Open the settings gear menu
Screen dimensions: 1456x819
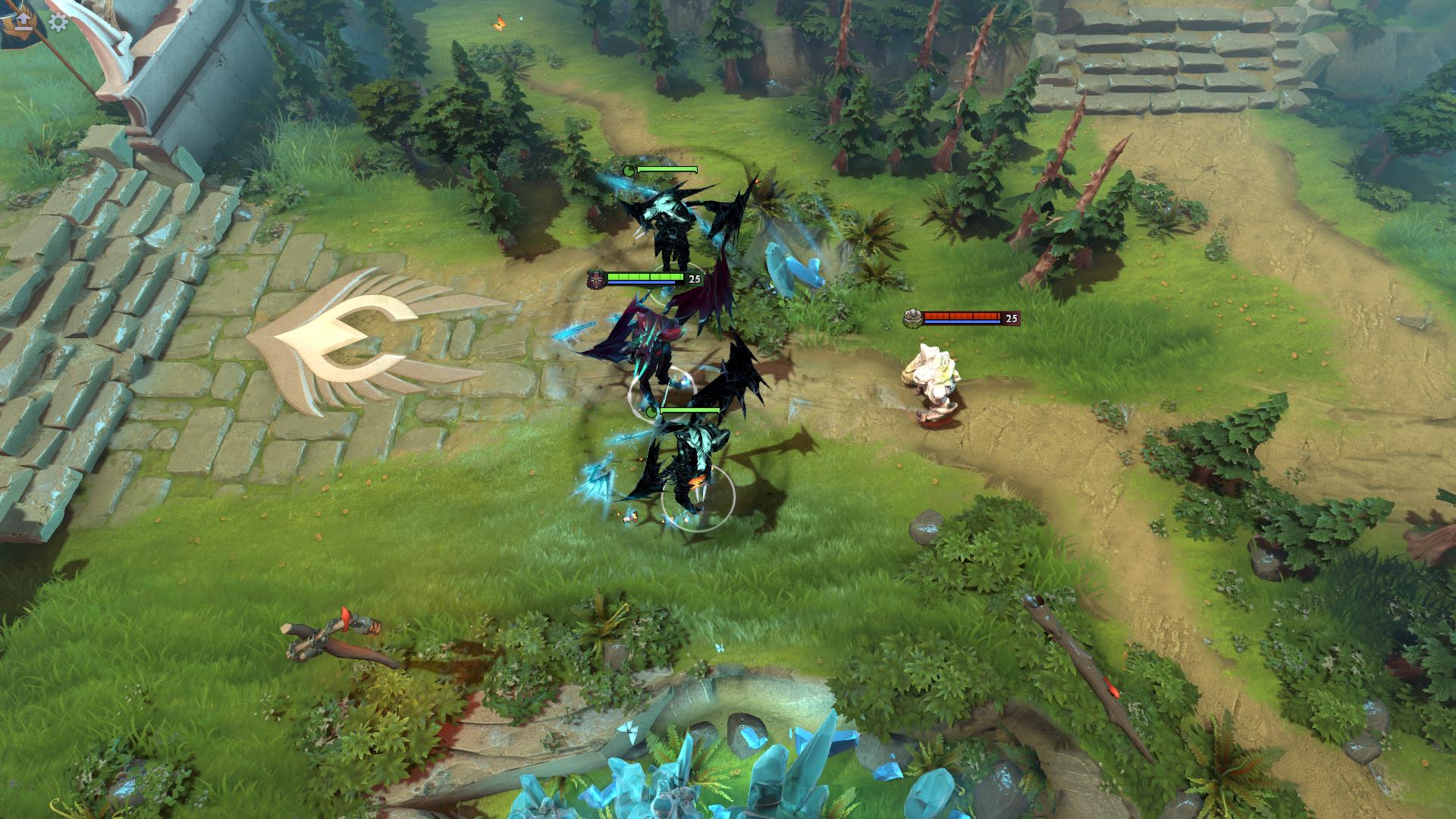58,21
